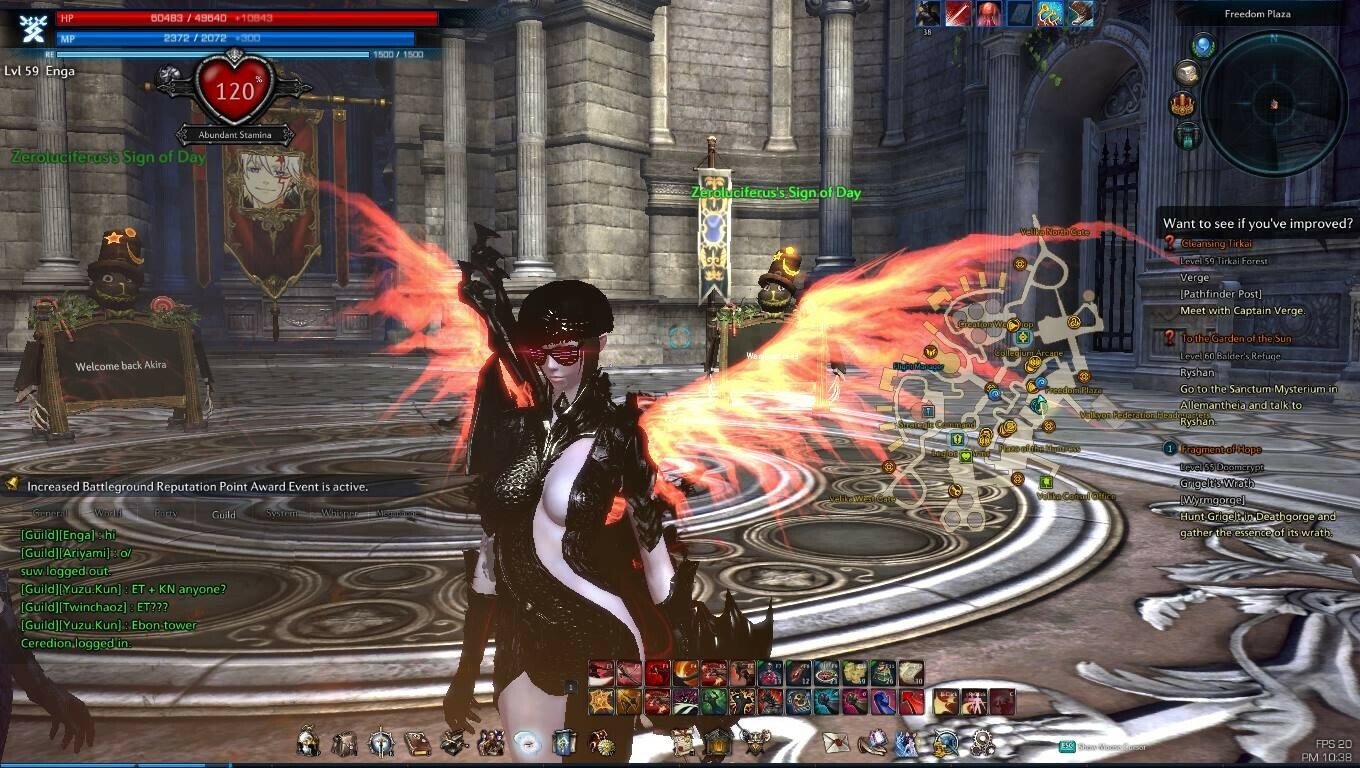Click the golden keys buff icon
The width and height of the screenshot is (1360, 768).
pyautogui.click(x=1049, y=13)
